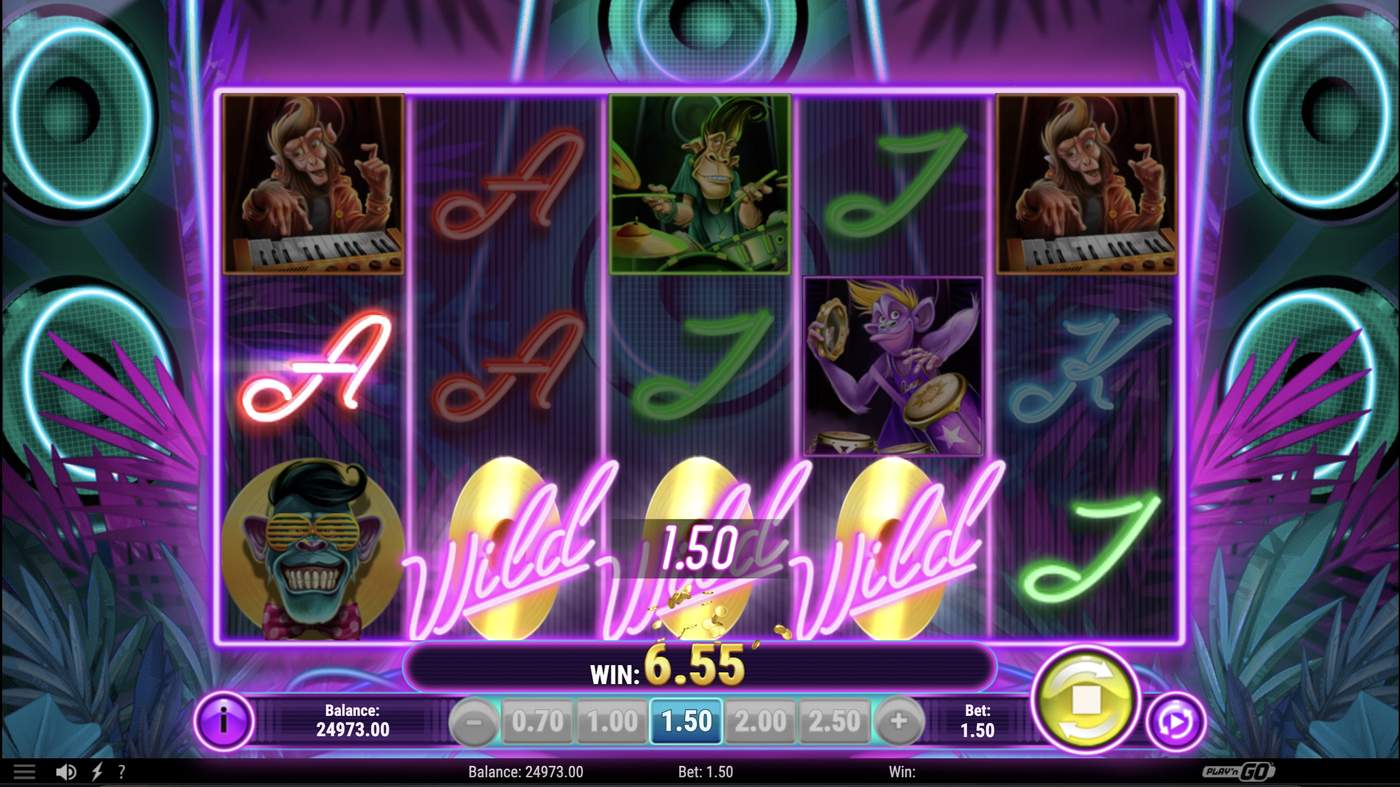The image size is (1400, 787).
Task: Choose the 0.70 bet amount
Action: (x=537, y=719)
